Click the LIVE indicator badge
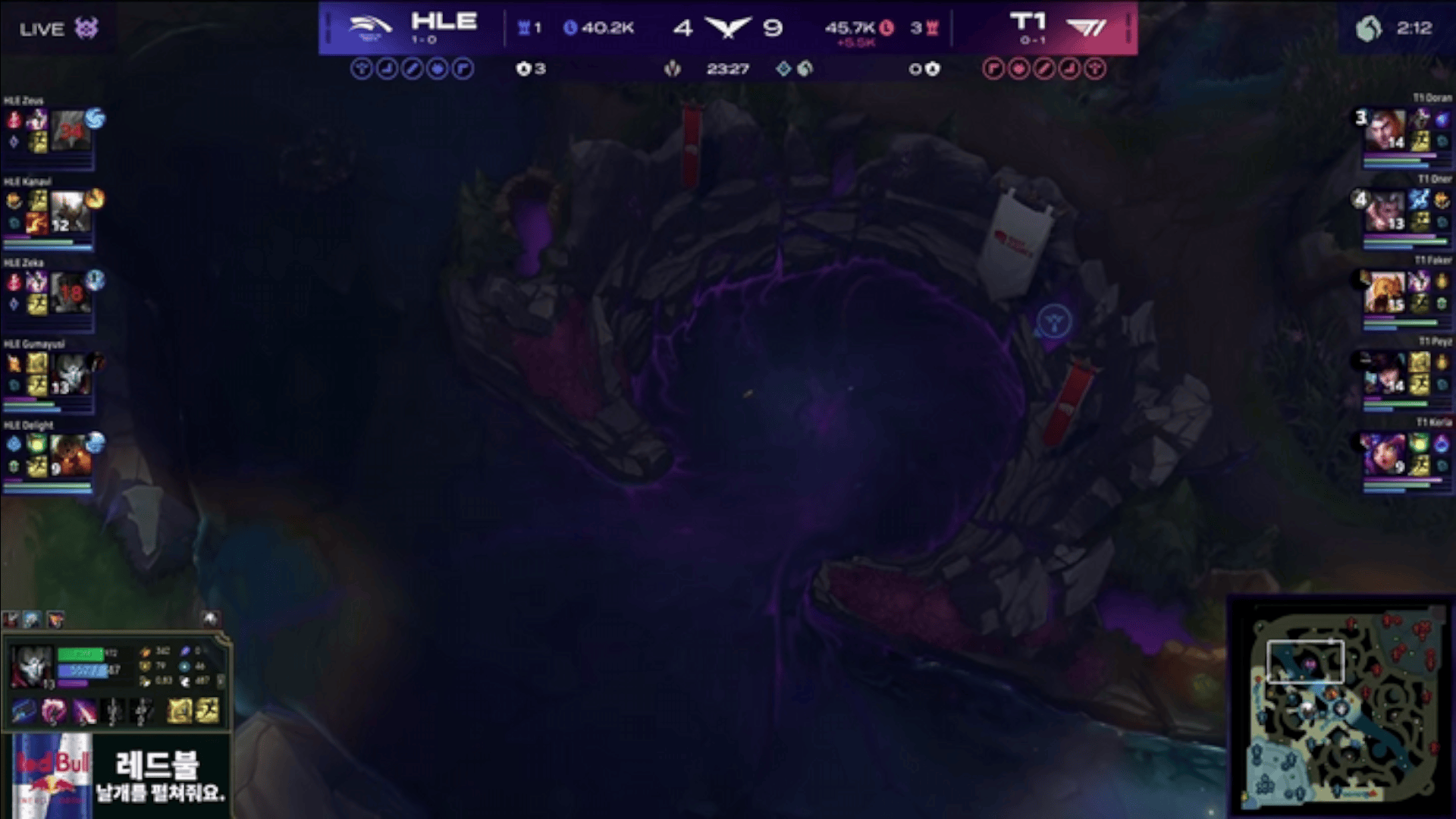 [x=58, y=30]
